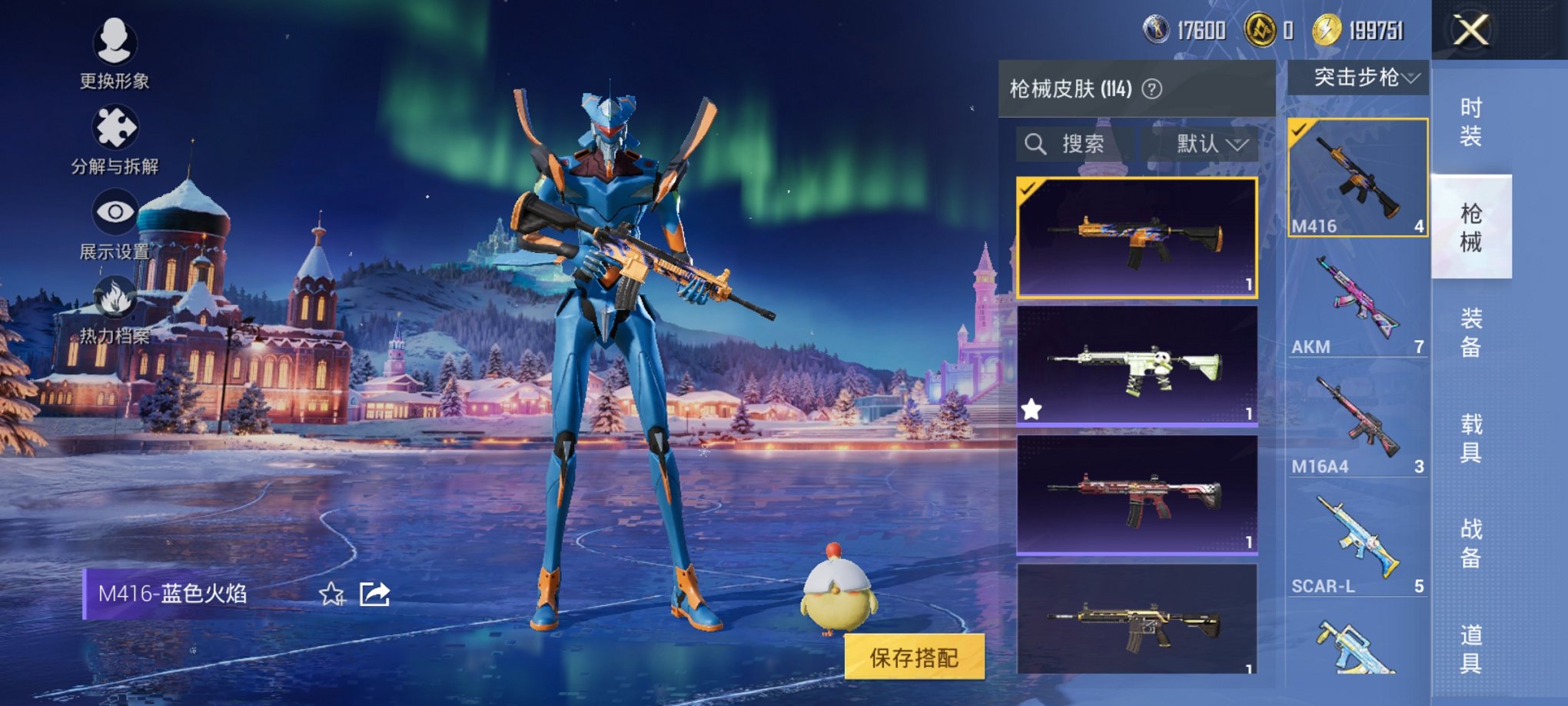Image resolution: width=1568 pixels, height=706 pixels.
Task: Share the current skin via the arrow icon
Action: (375, 594)
